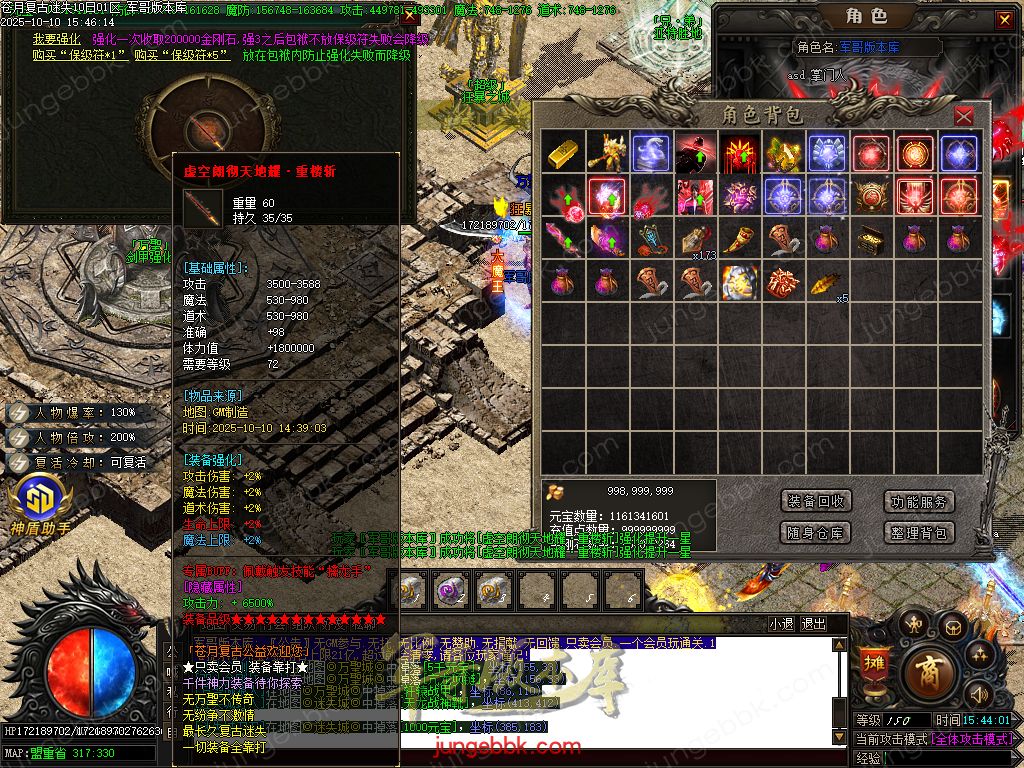Click the 小退 return-to-character-select button
Image resolution: width=1024 pixels, height=768 pixels.
pos(781,624)
